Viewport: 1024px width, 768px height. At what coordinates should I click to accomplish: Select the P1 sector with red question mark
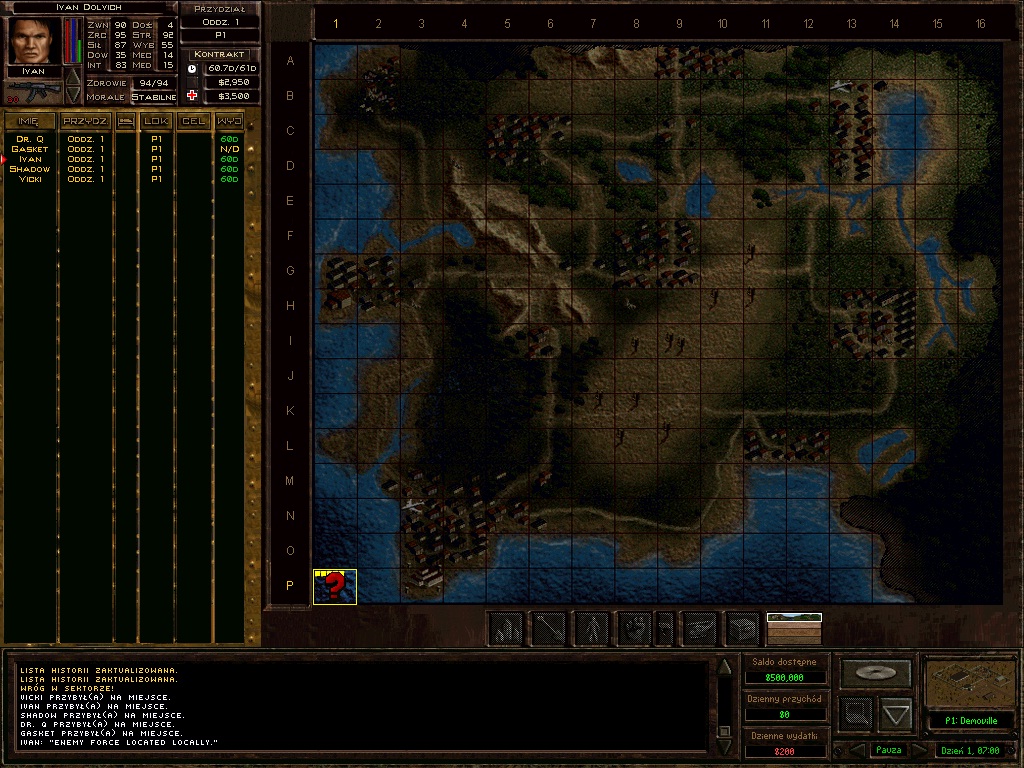pos(335,586)
